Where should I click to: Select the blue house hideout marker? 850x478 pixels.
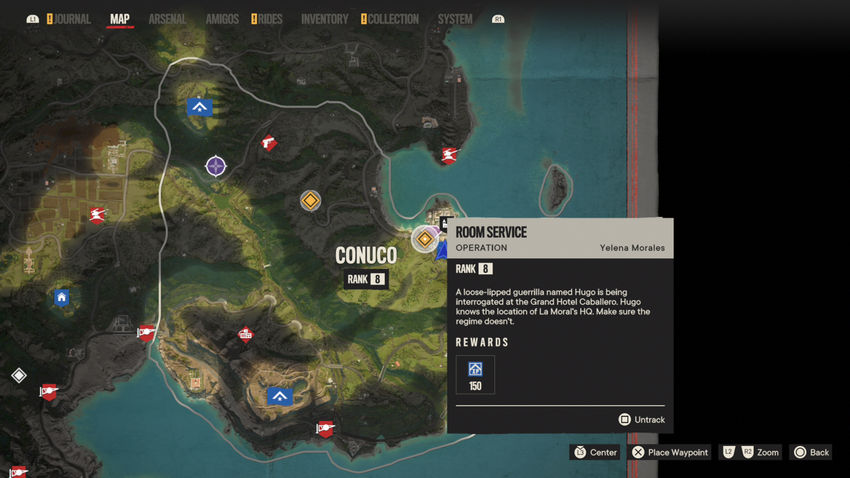[61, 297]
